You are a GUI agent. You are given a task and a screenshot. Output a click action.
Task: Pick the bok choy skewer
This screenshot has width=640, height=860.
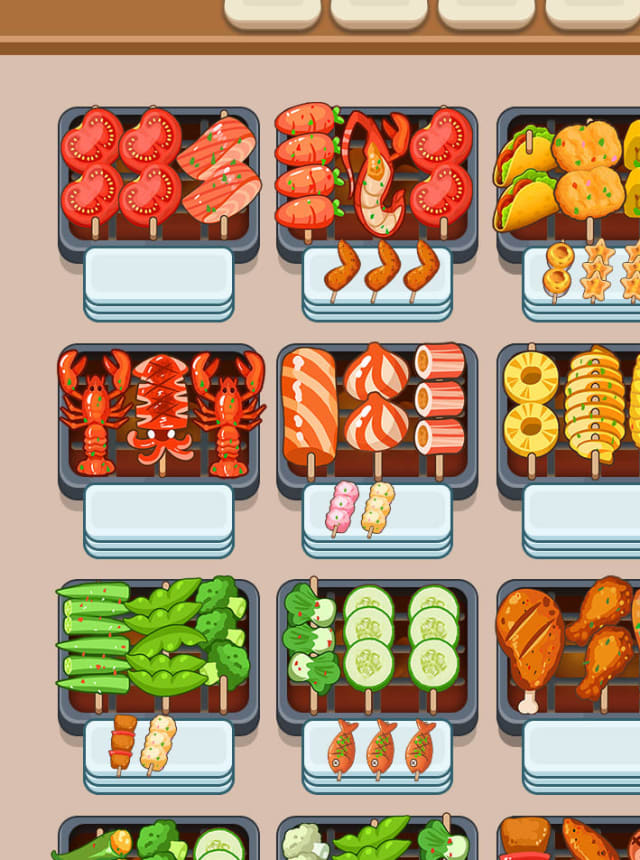[x=310, y=638]
